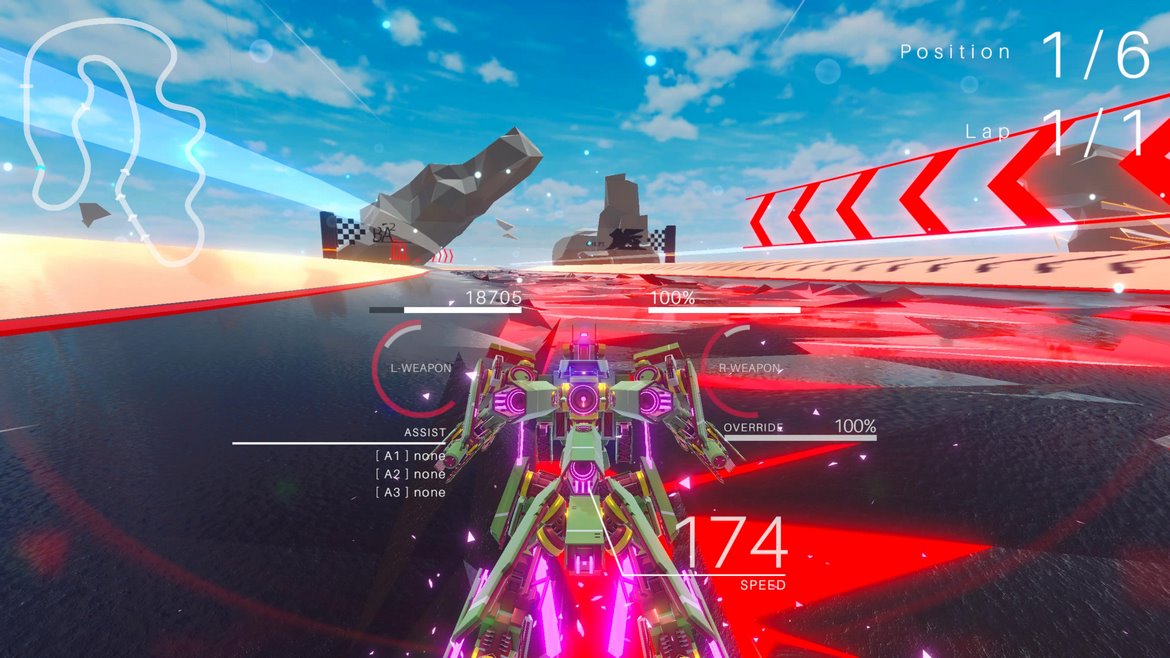
Task: Choose the A1 assist slot
Action: (410, 456)
